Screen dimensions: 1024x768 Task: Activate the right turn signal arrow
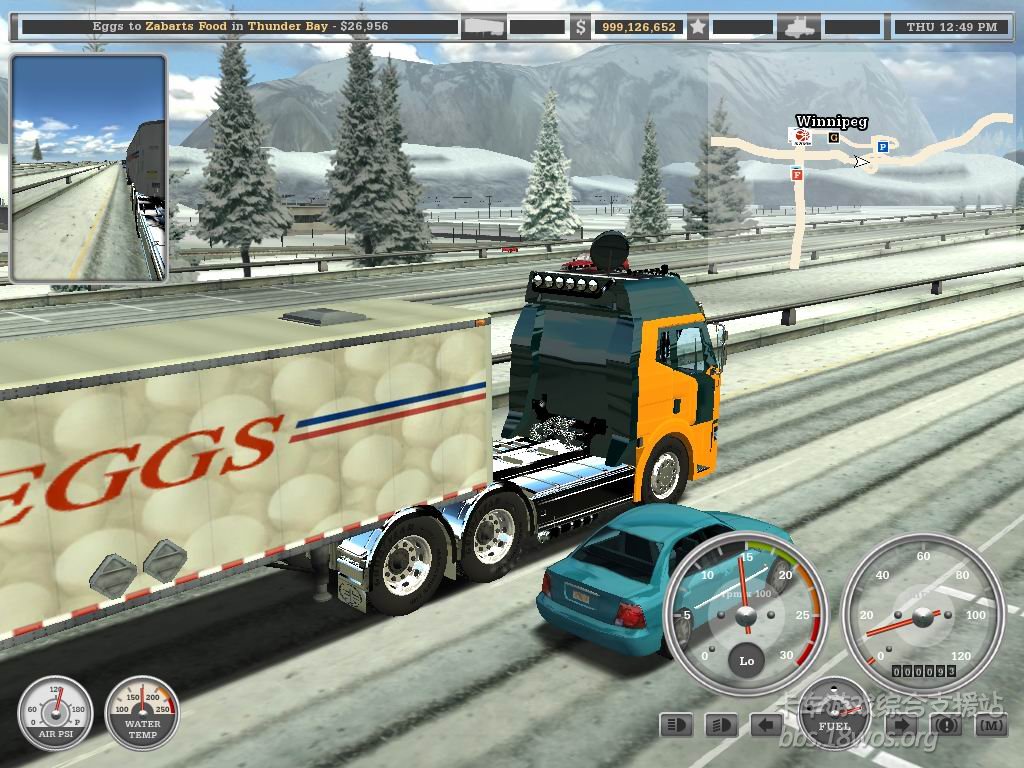901,724
